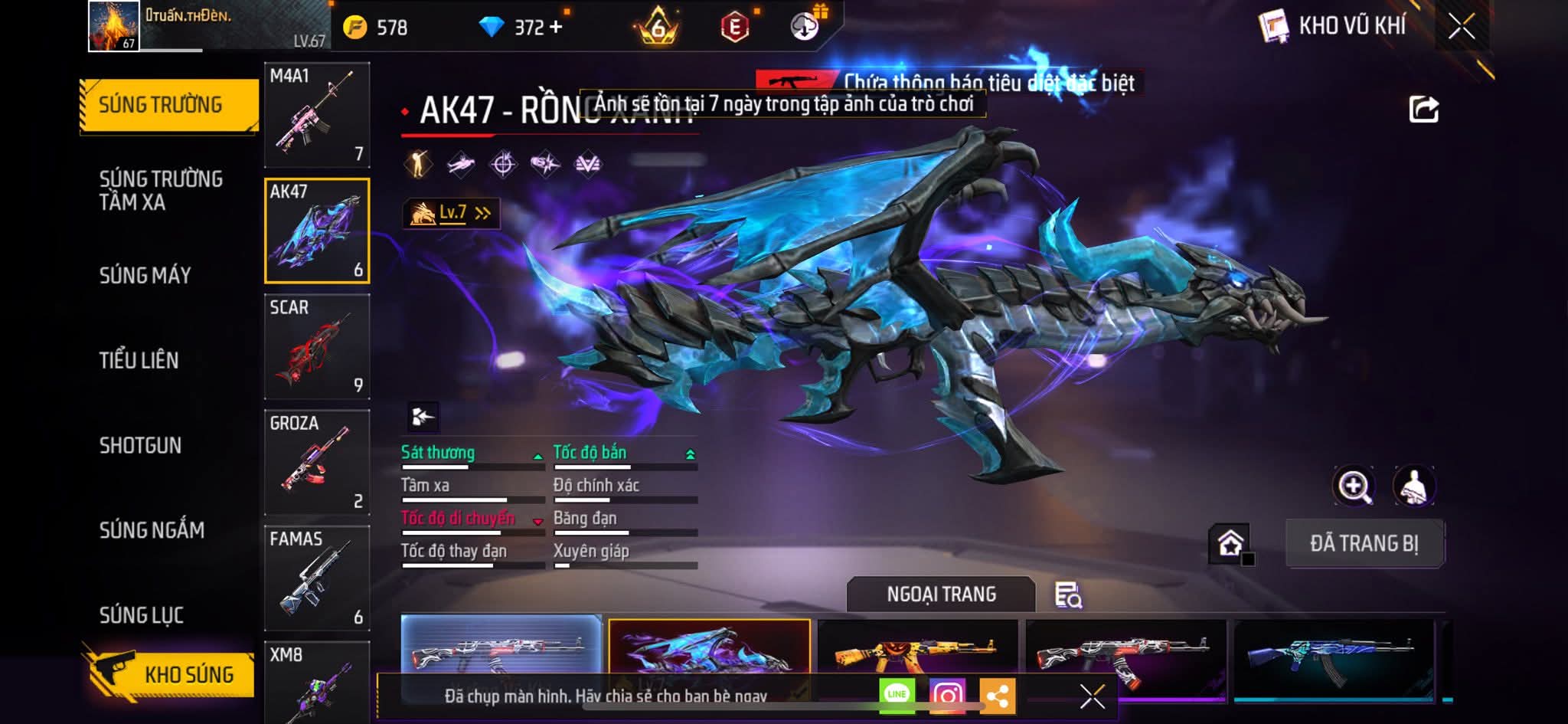1568x724 pixels.
Task: Select the Súng Lục category
Action: pyautogui.click(x=142, y=615)
